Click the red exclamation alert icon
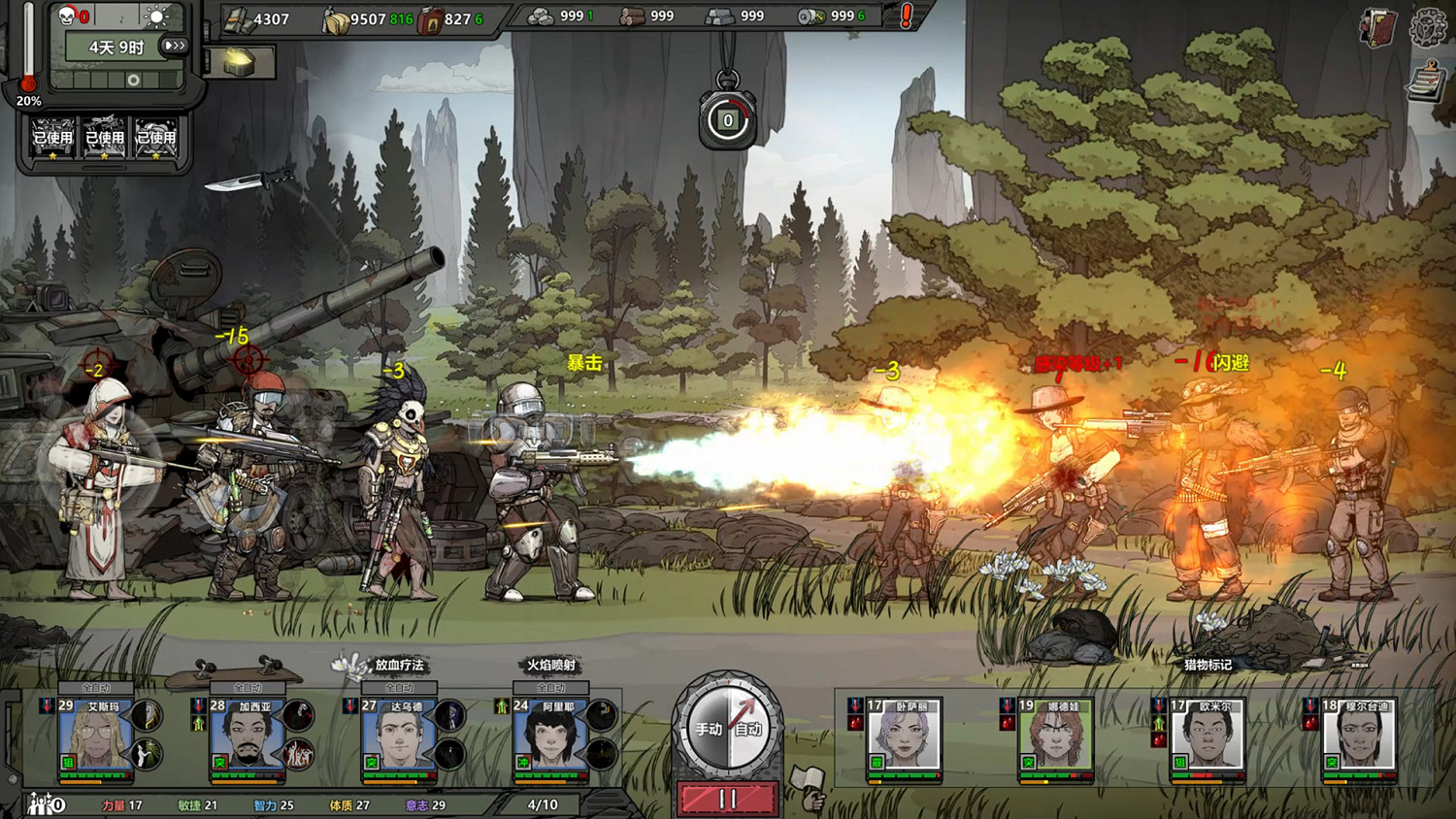Screen dimensions: 1456x819 click(906, 16)
